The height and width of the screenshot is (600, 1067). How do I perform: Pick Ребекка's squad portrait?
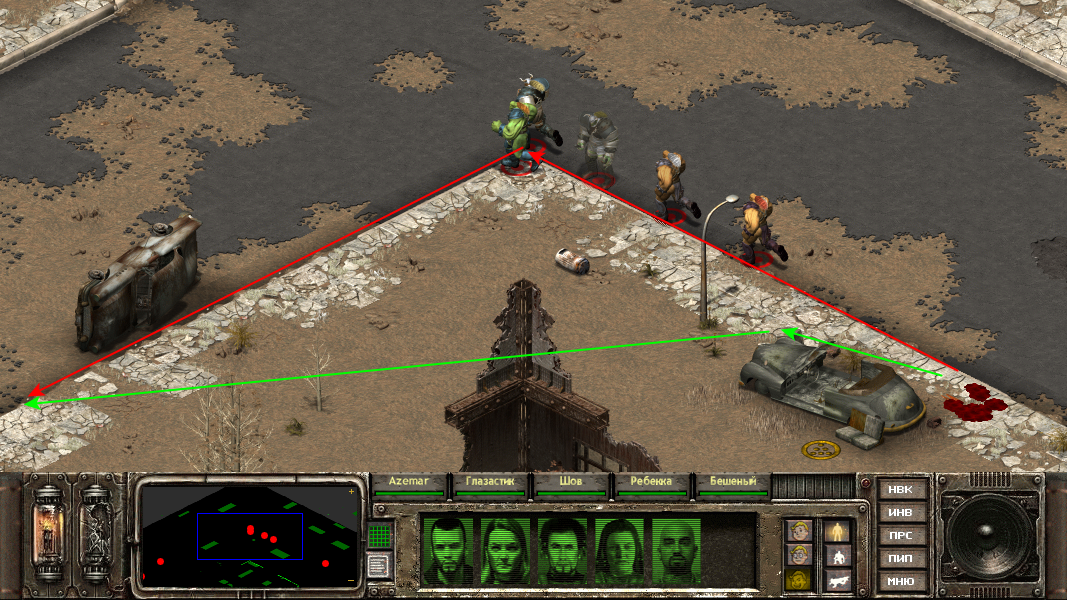622,550
